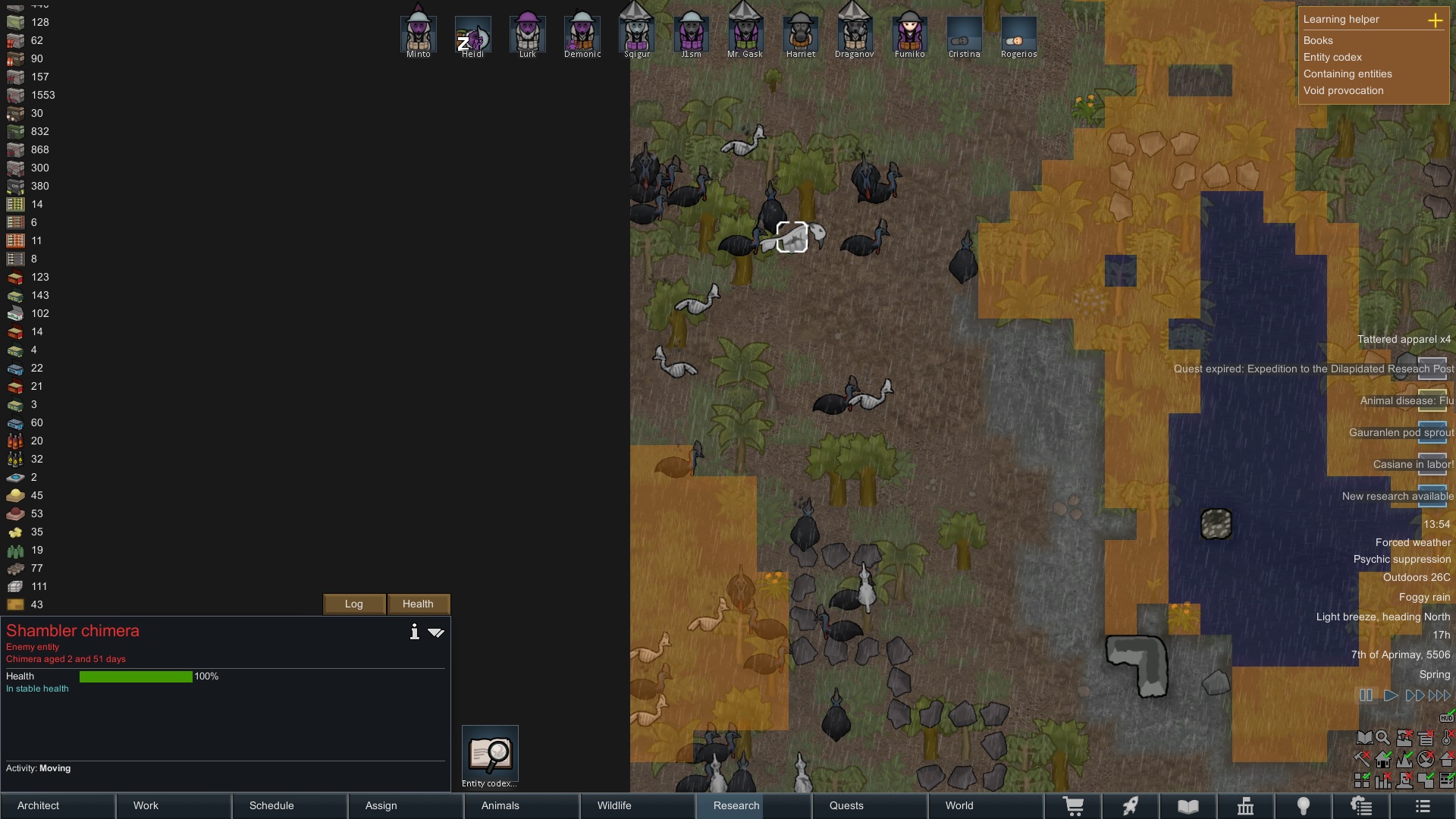Viewport: 1456px width, 819px height.
Task: Toggle the HUD indicator in bottom right
Action: (x=1447, y=718)
